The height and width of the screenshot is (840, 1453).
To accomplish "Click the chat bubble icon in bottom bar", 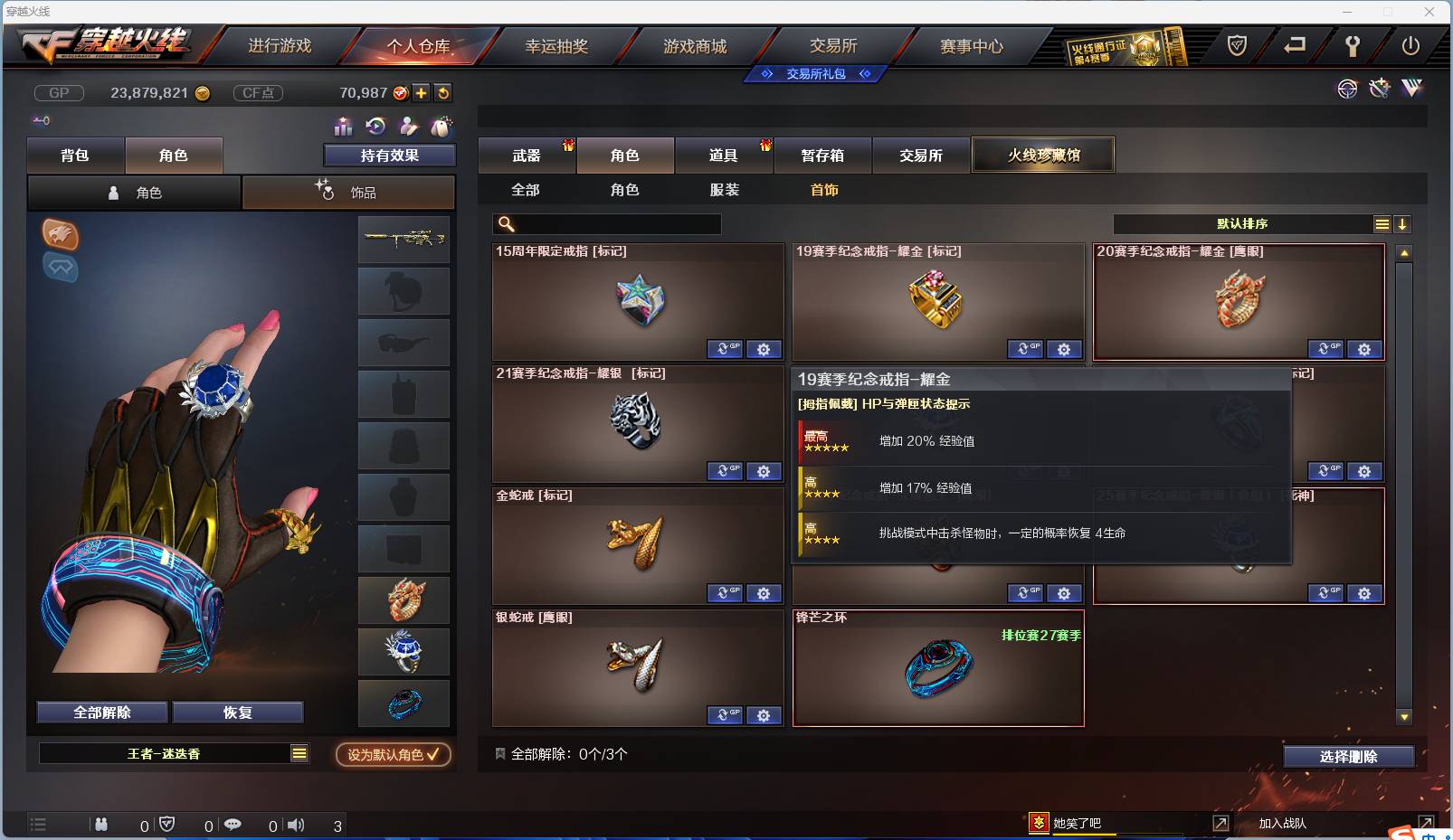I will coord(233,825).
